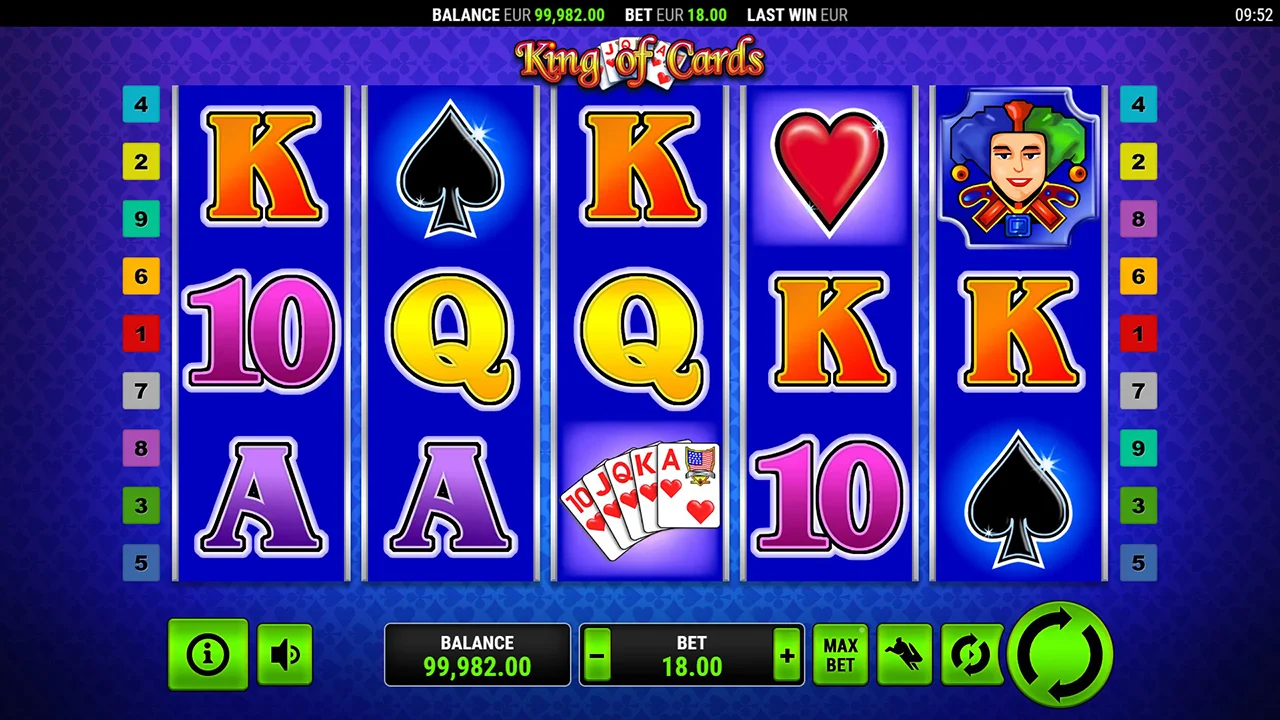
Task: Click the King of Cards logo
Action: [x=640, y=60]
